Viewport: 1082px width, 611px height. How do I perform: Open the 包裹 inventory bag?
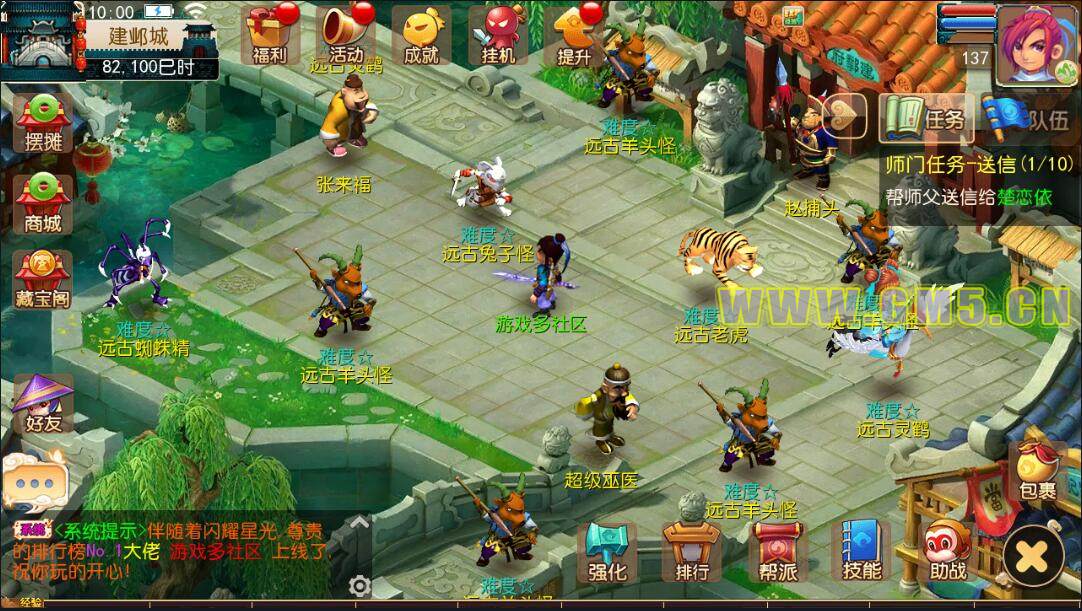pos(1037,470)
